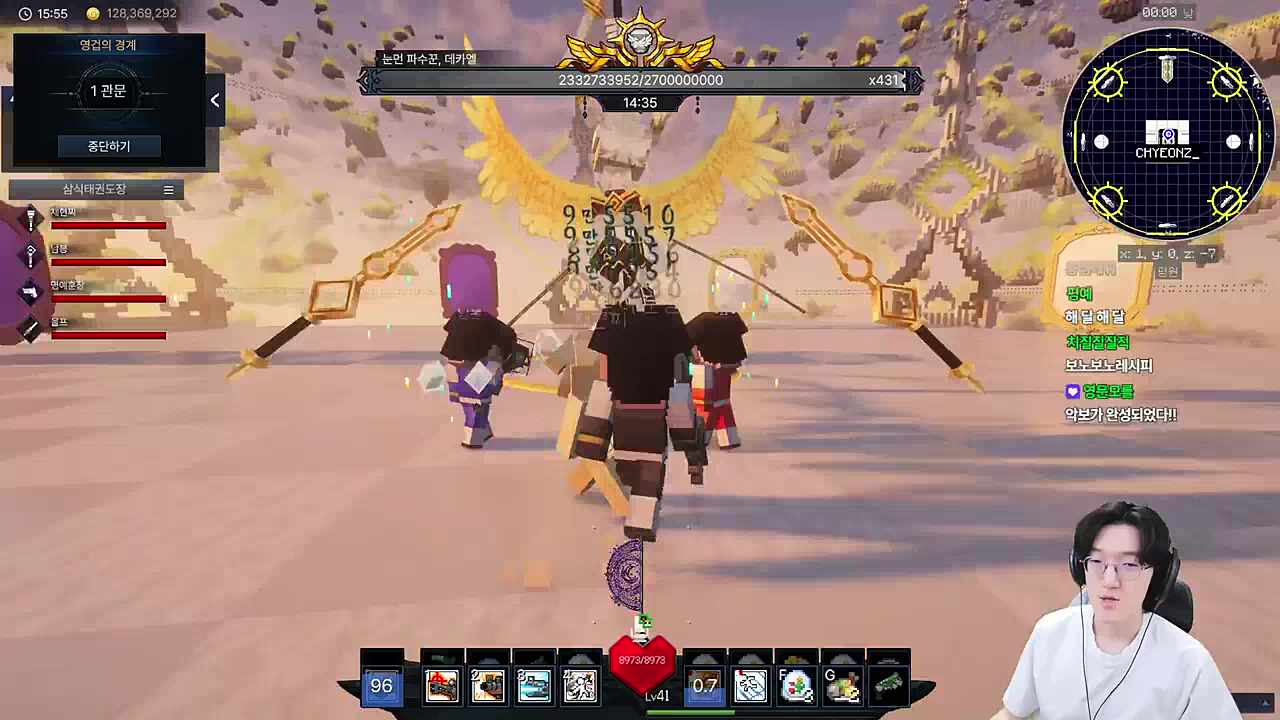
Task: Select the skill in slot 4
Action: click(x=580, y=685)
